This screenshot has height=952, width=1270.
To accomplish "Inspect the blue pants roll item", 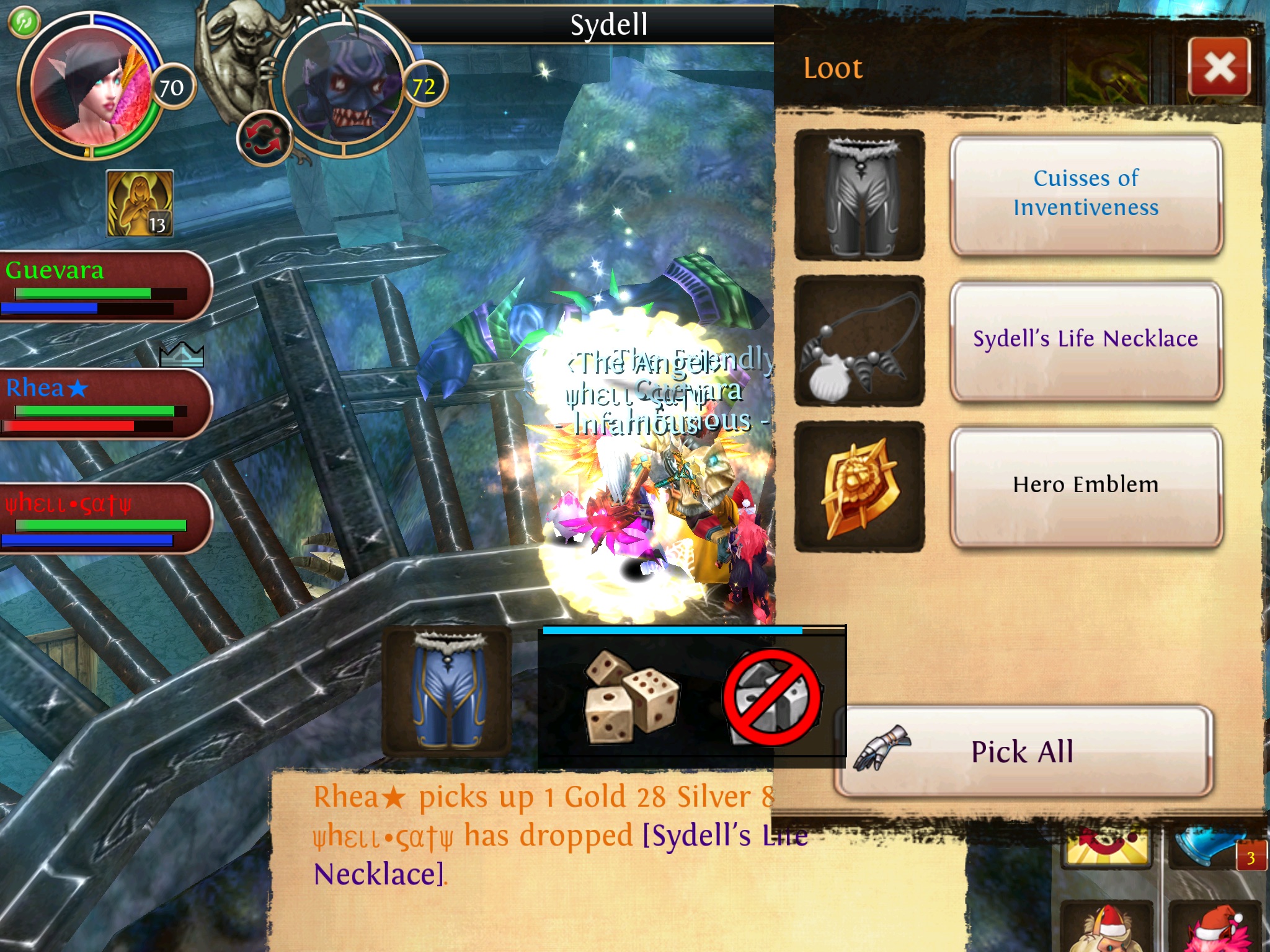I will [x=446, y=691].
